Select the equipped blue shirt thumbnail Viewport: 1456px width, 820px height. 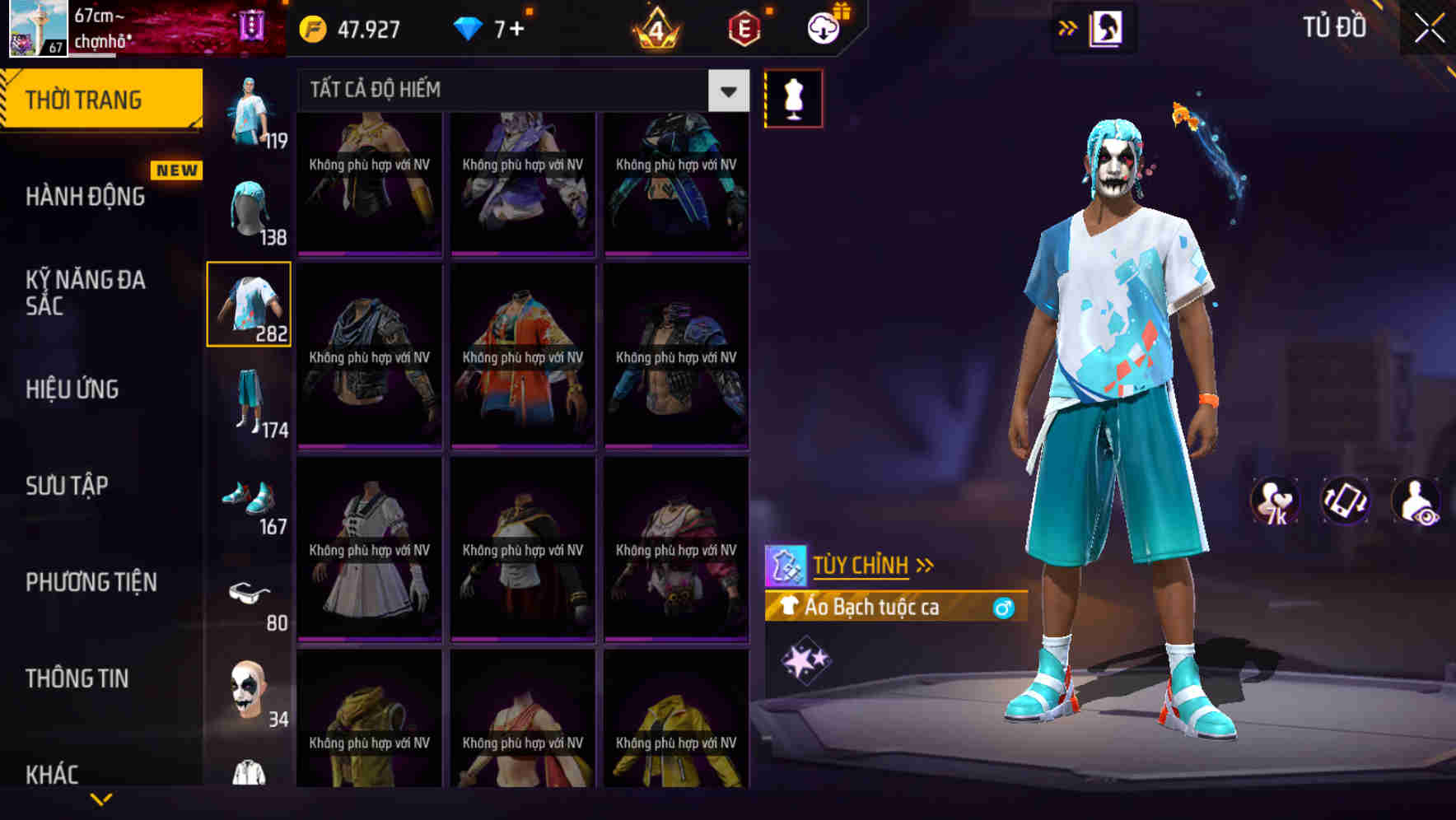[249, 304]
